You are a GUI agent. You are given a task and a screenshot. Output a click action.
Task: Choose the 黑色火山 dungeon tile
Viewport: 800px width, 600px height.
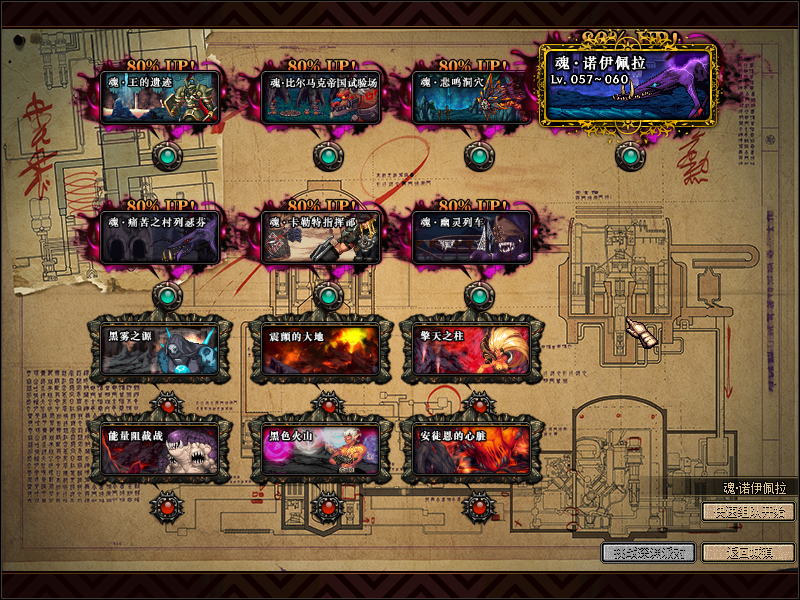pos(319,448)
